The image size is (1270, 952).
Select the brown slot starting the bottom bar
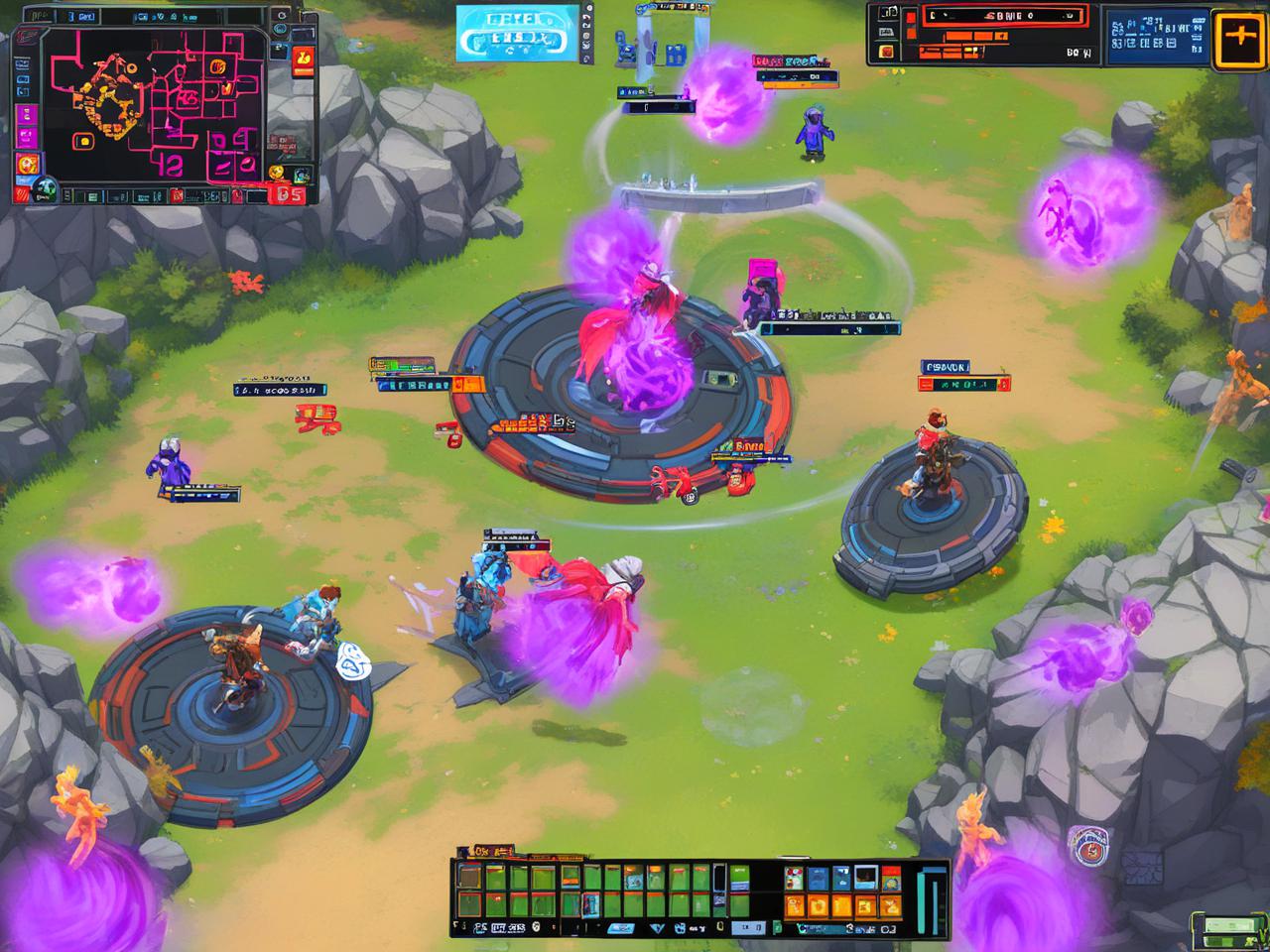click(x=469, y=879)
